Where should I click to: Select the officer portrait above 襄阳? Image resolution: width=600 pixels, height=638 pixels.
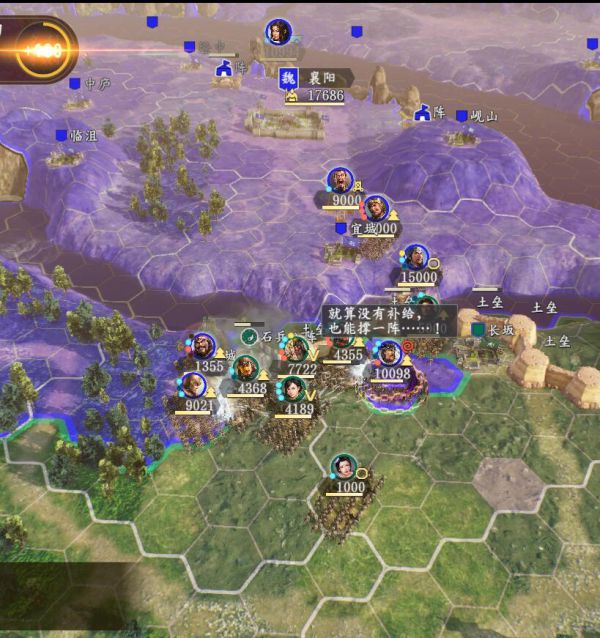coord(278,32)
